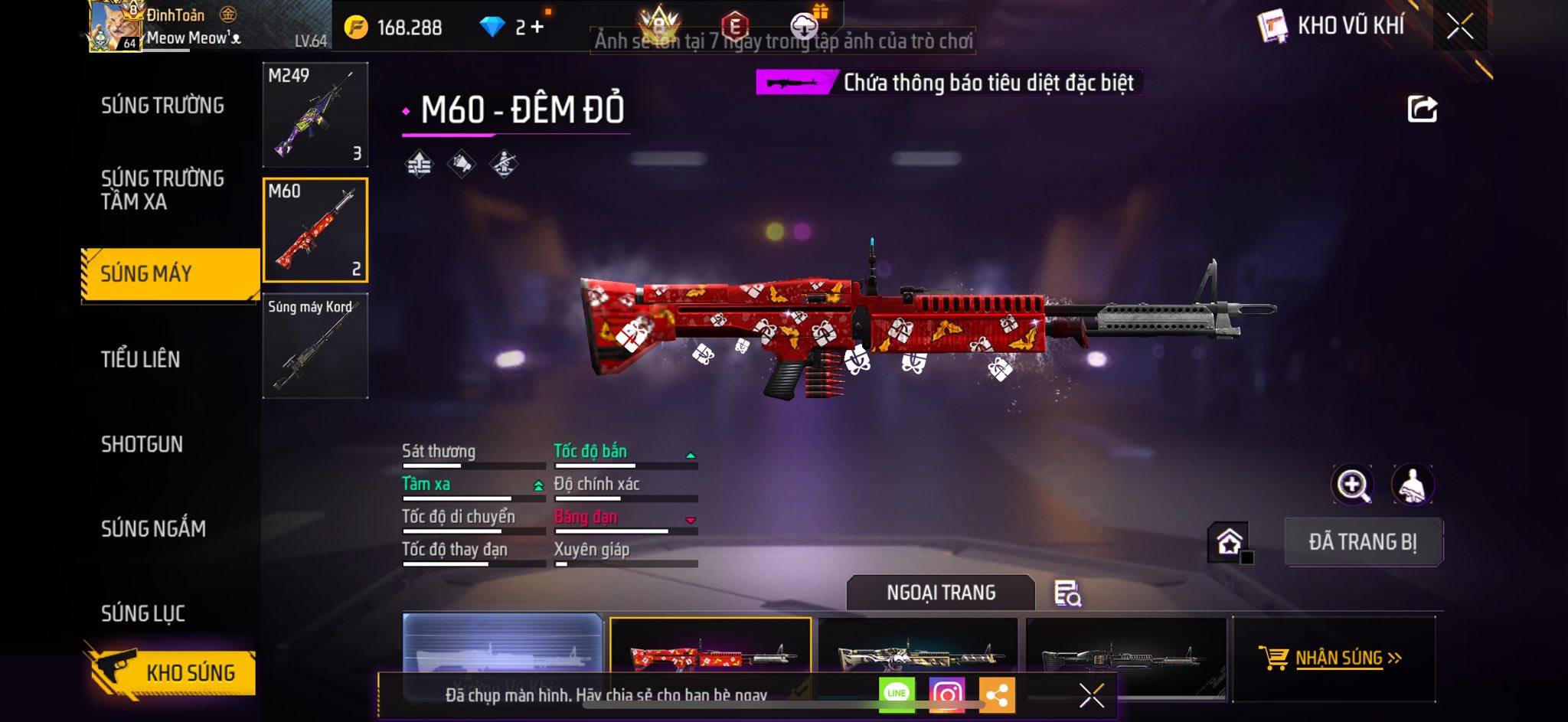Open the Súng Lục category
1568x722 pixels.
pyautogui.click(x=143, y=613)
